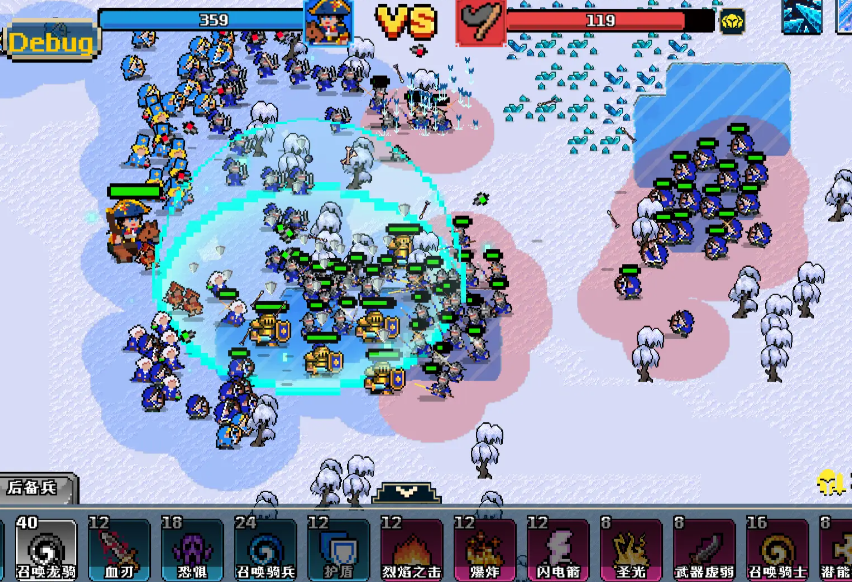
Task: Collapse the skill bar with the chevron tab
Action: [x=409, y=493]
